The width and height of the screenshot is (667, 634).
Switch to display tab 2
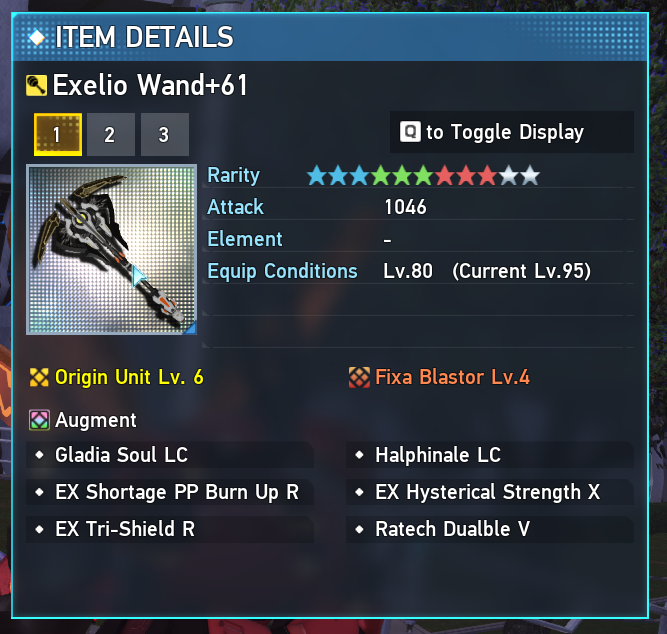pyautogui.click(x=110, y=134)
